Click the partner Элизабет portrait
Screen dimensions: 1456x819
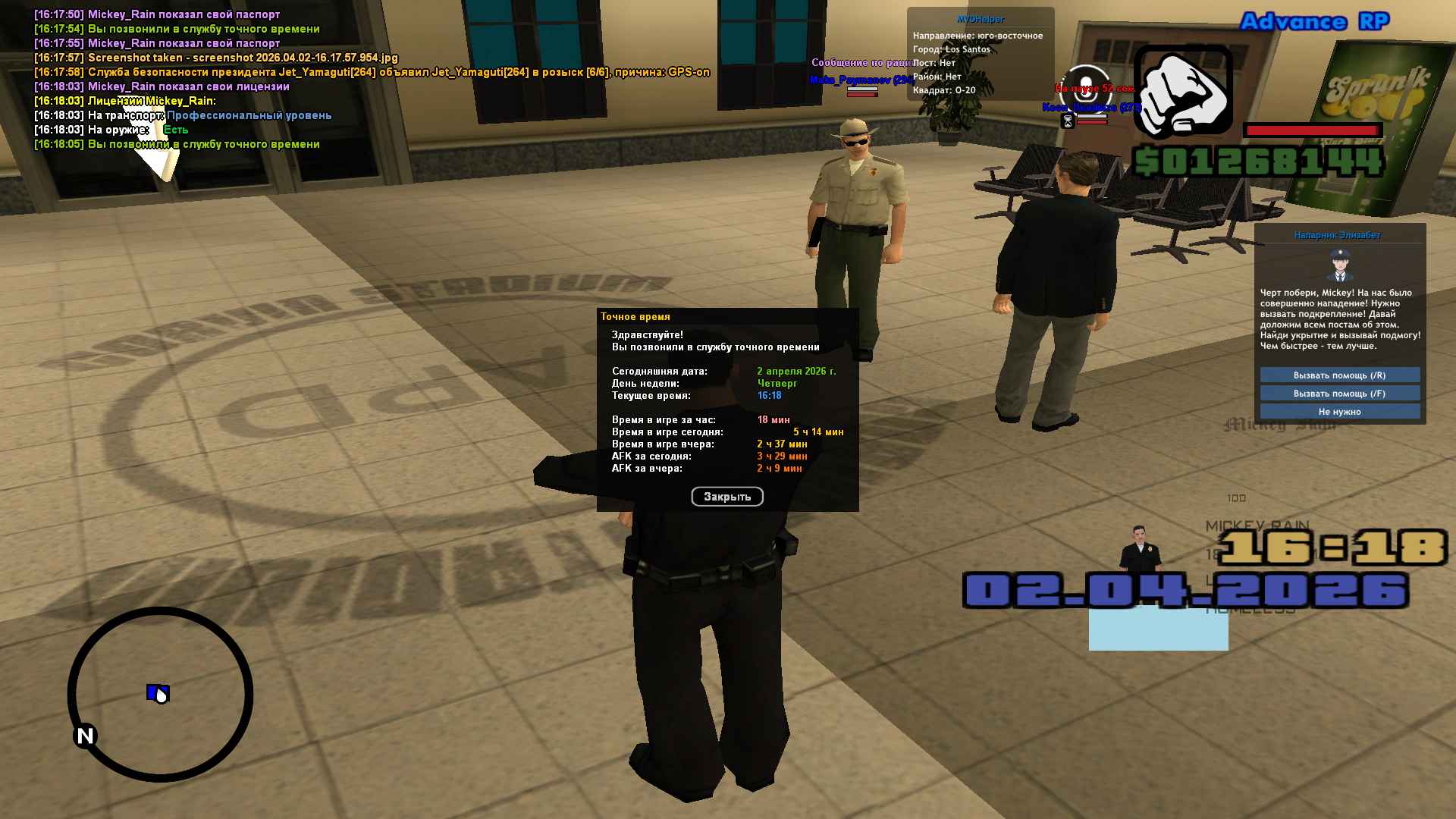(x=1340, y=265)
